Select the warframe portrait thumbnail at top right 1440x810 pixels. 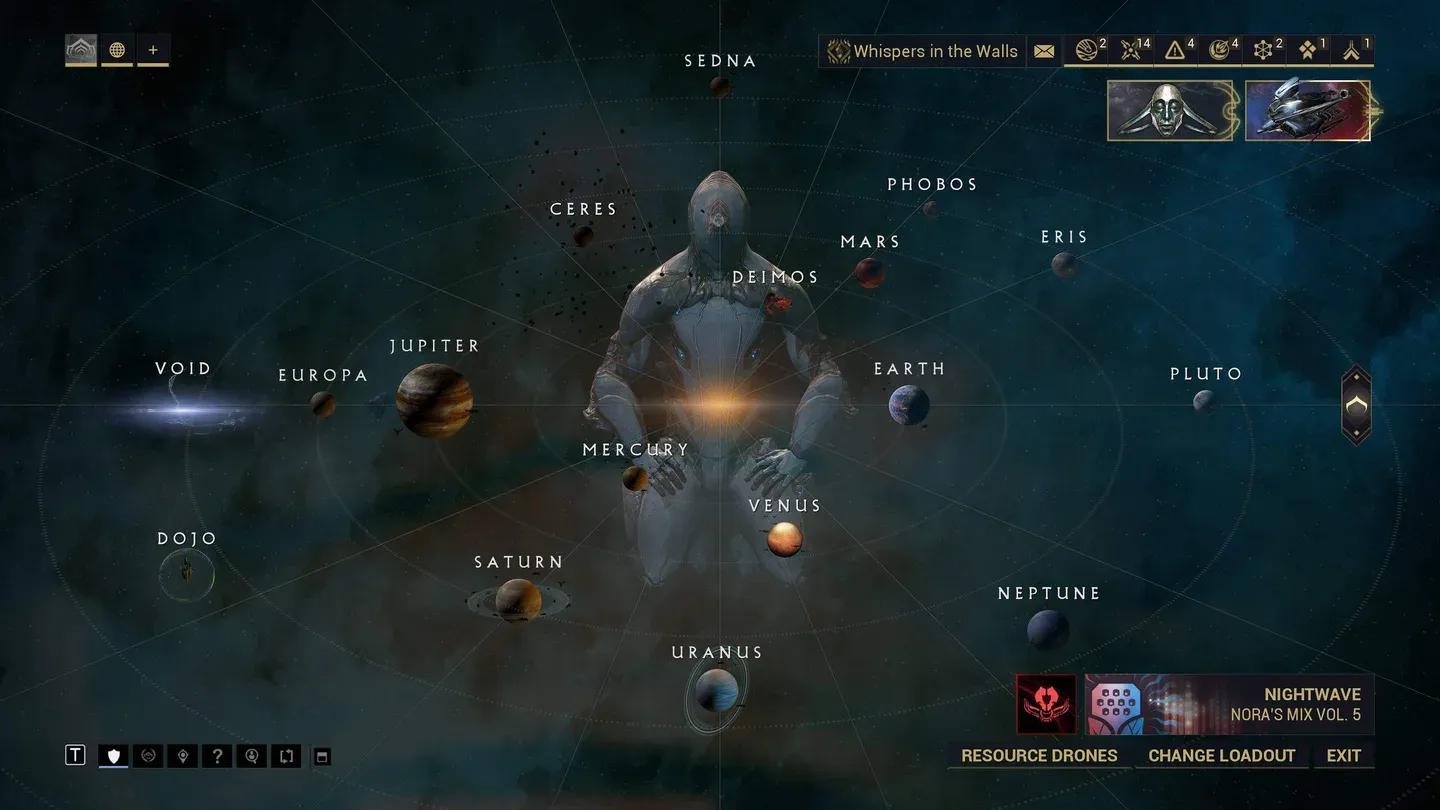1169,110
